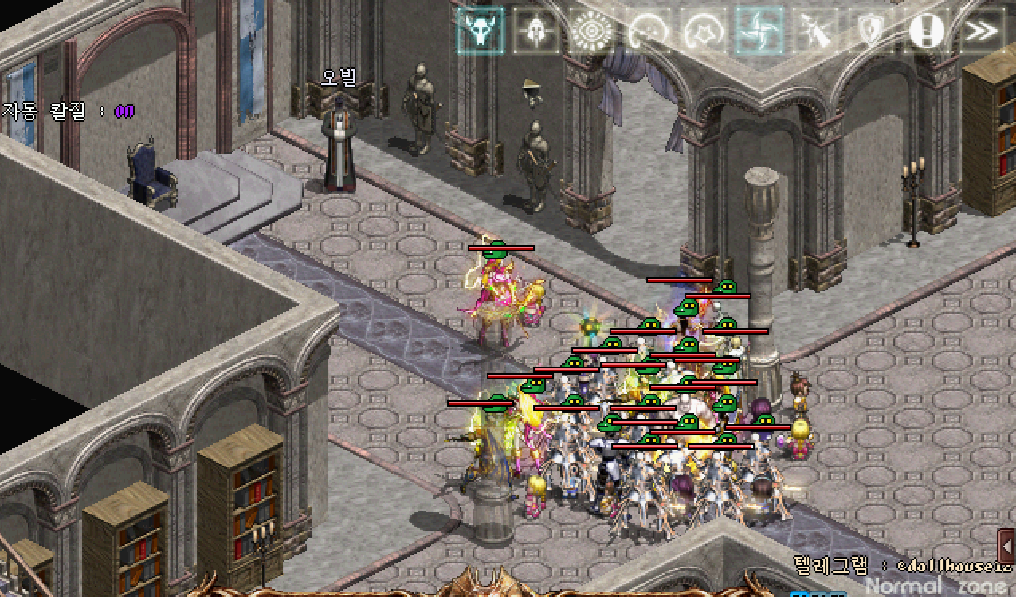This screenshot has width=1016, height=597.
Task: Open the side panel arrow tab
Action: pos(1007,547)
